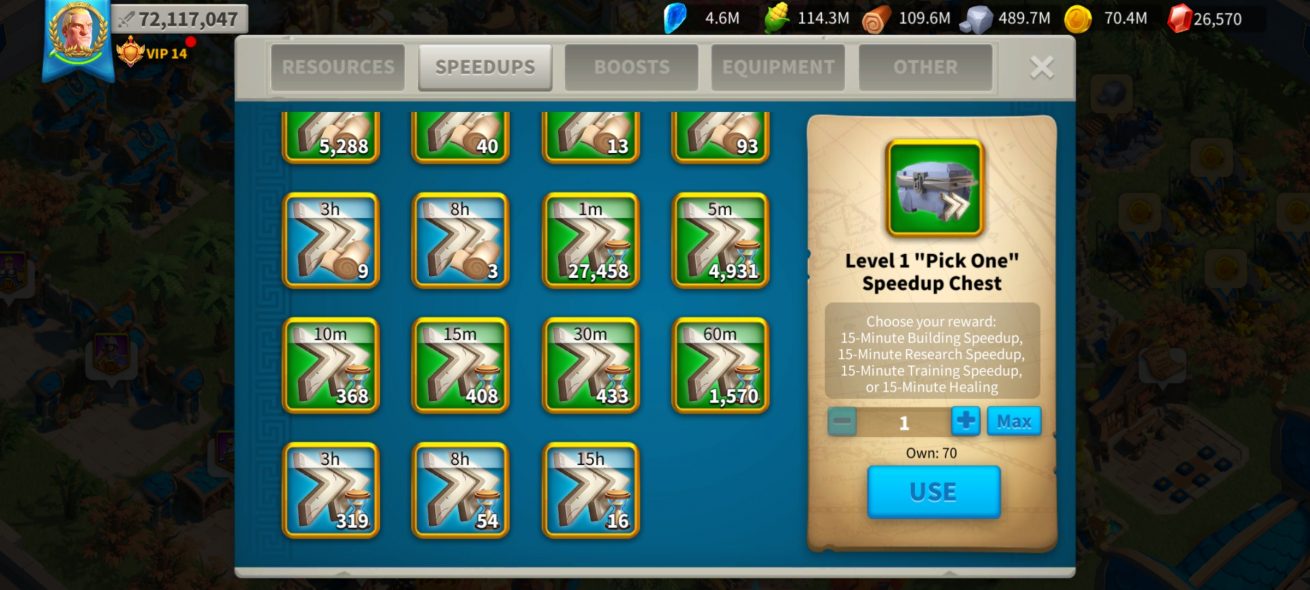Choose the 5m speedup with 4,931 owned

point(721,240)
